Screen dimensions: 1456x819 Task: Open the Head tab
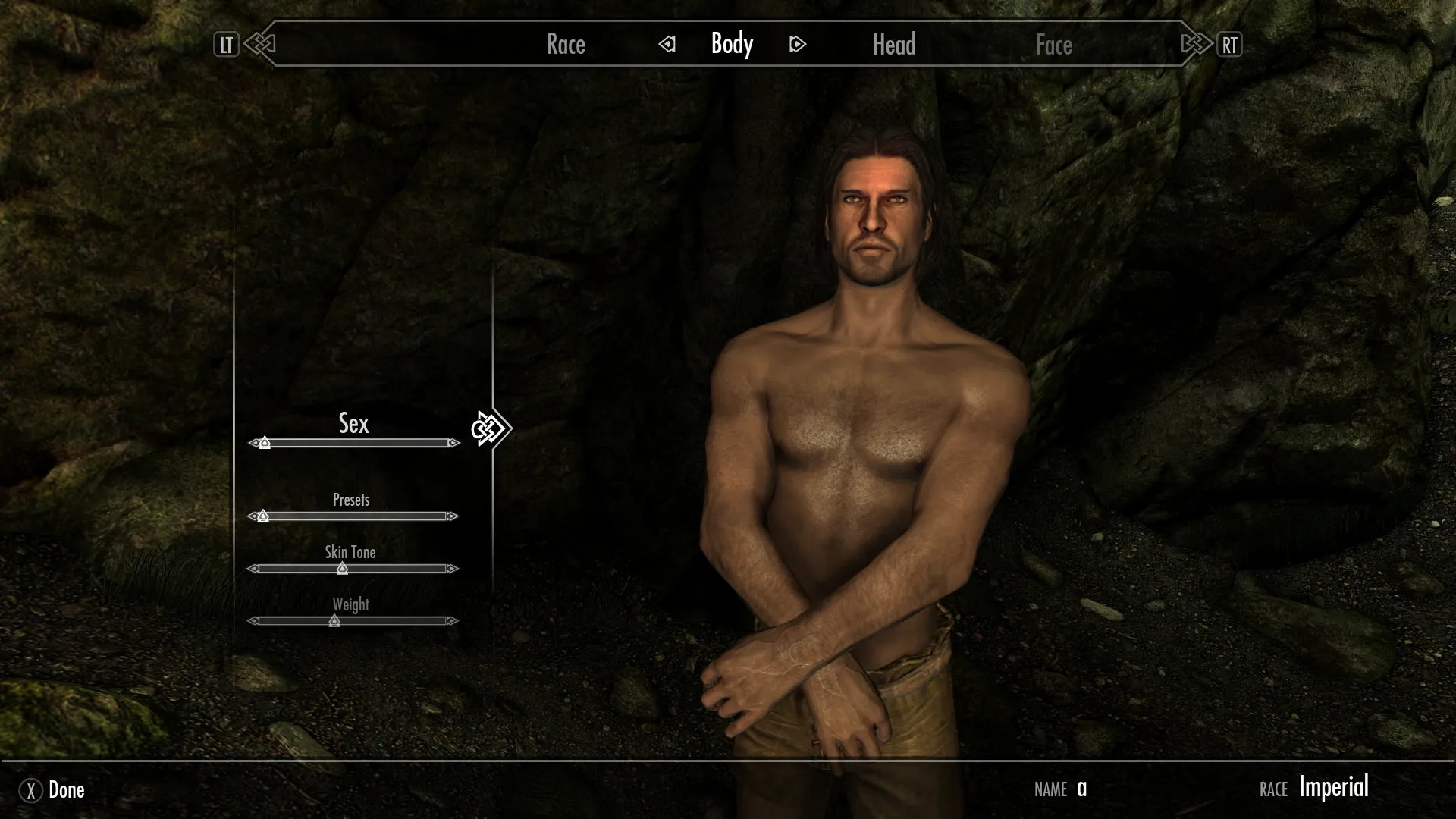point(894,45)
